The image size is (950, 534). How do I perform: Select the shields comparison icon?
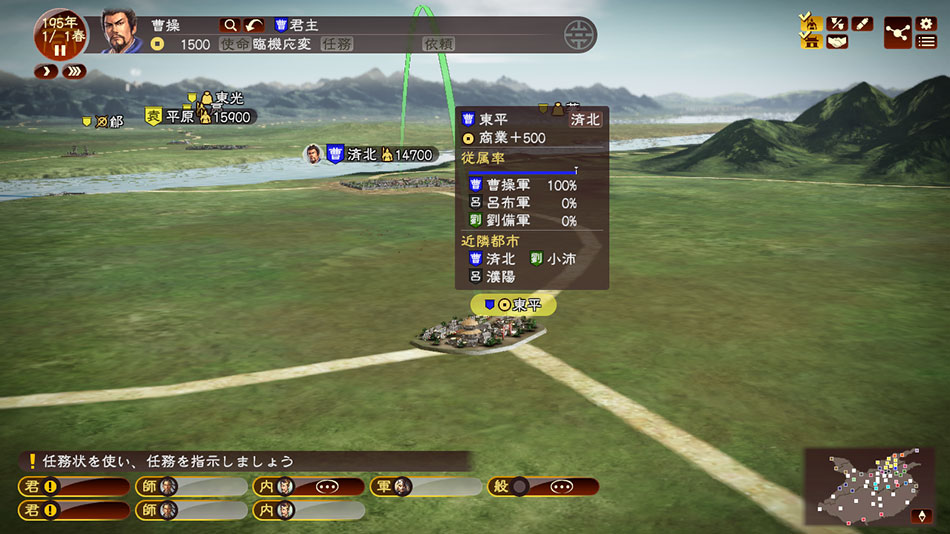pos(836,22)
